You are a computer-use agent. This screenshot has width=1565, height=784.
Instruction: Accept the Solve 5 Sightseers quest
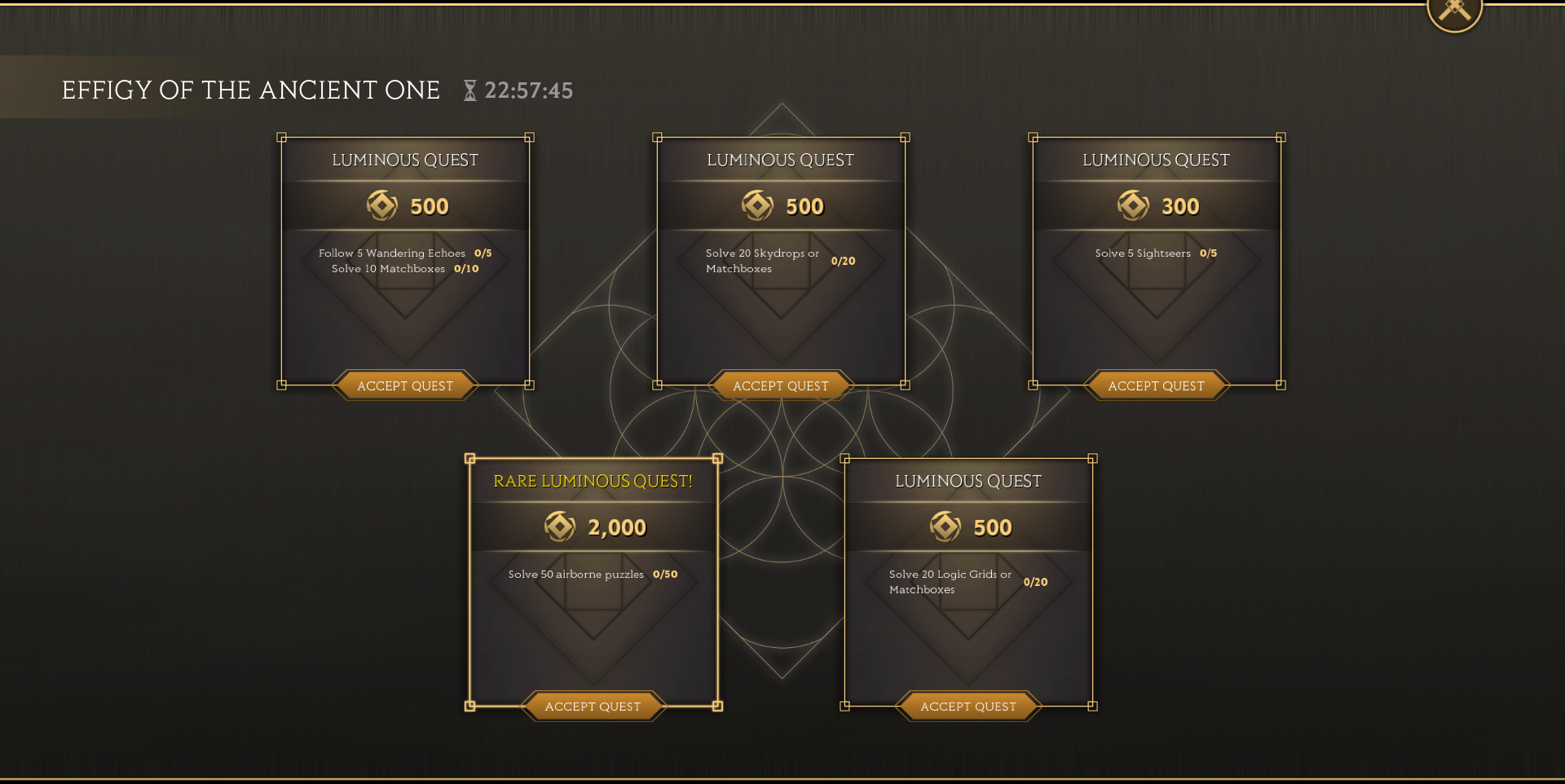(x=1155, y=385)
